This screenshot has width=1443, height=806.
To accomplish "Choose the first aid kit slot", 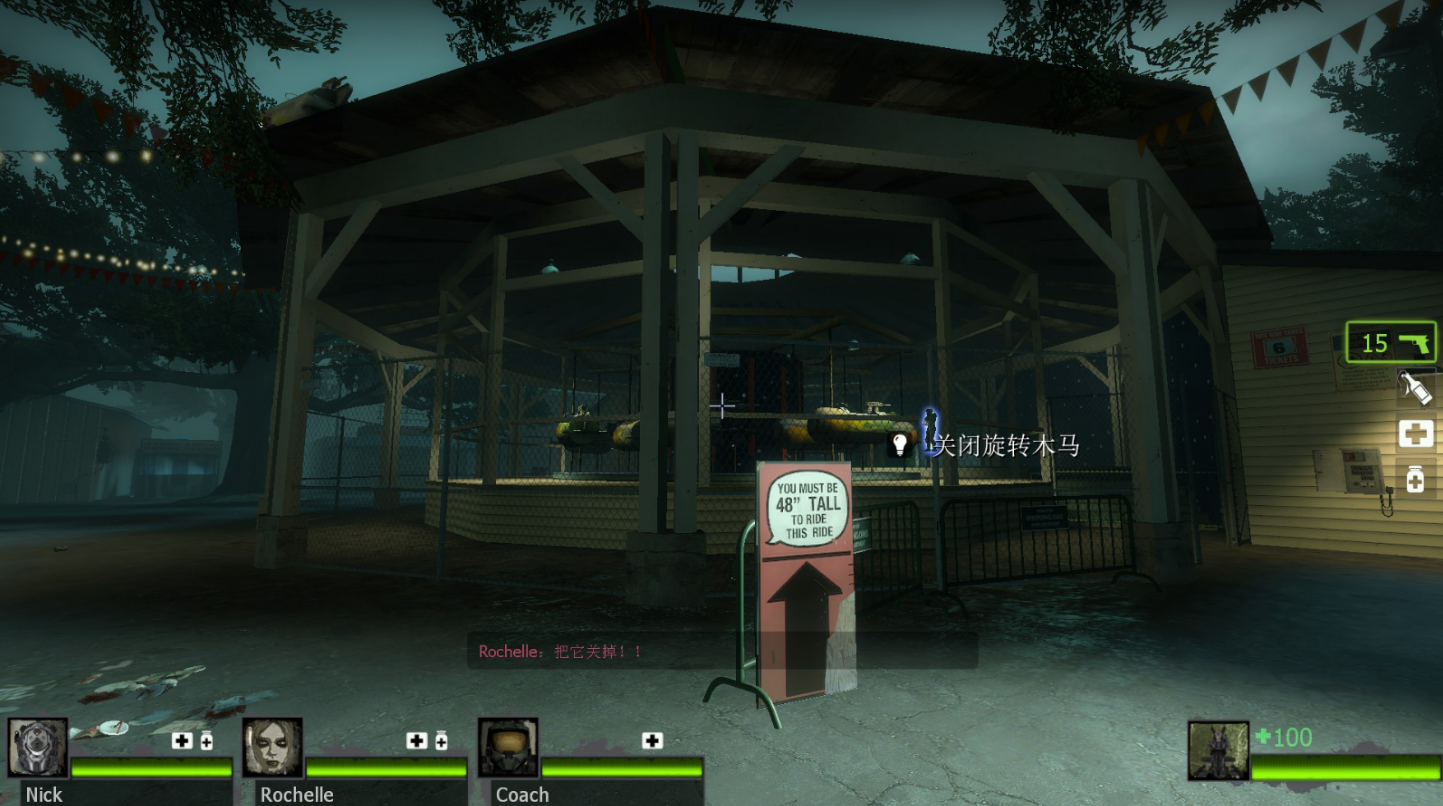I will click(x=1415, y=434).
